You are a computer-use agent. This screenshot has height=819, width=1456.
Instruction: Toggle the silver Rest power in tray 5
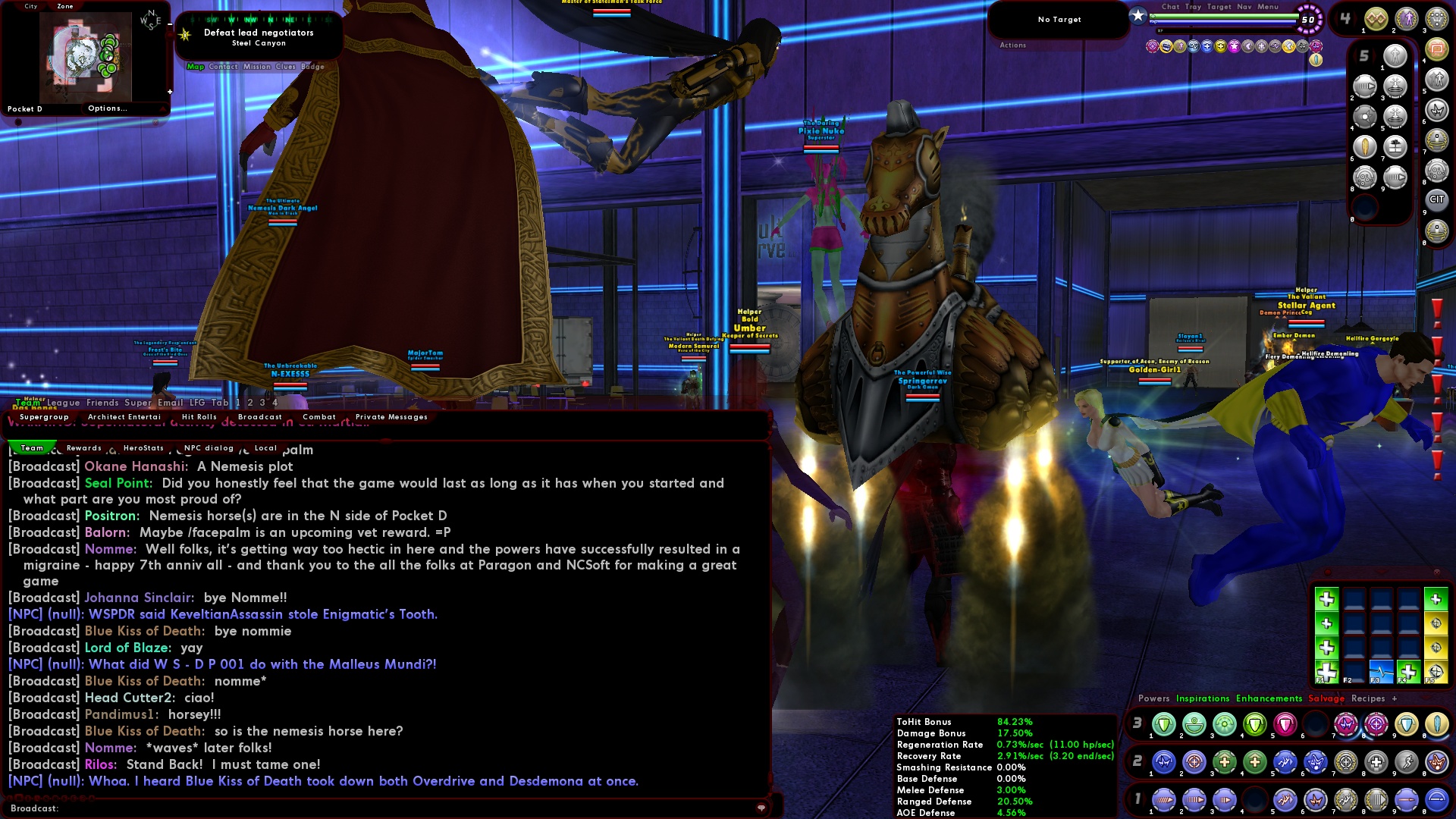1395,55
